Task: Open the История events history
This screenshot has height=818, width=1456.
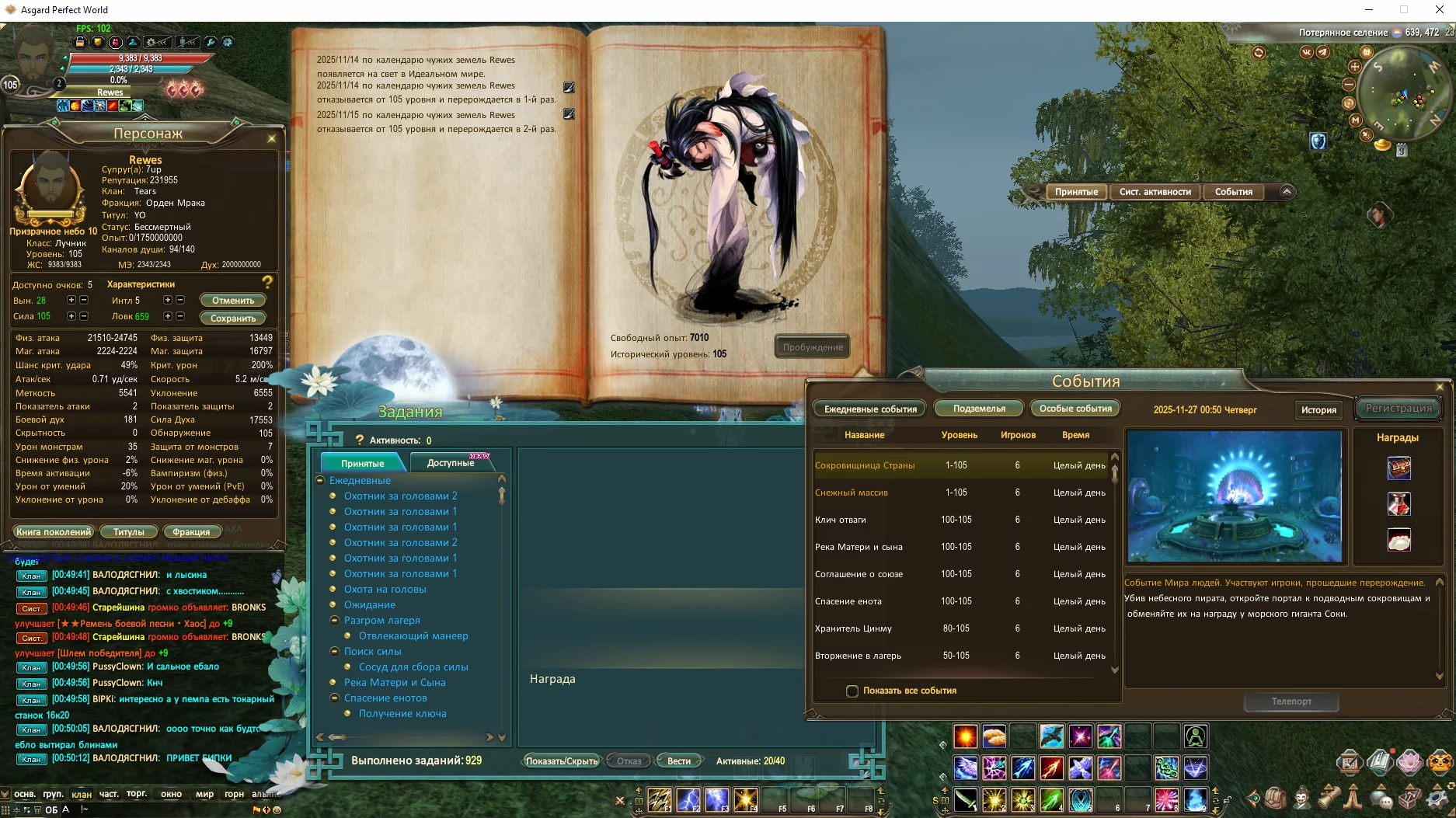Action: click(x=1318, y=409)
